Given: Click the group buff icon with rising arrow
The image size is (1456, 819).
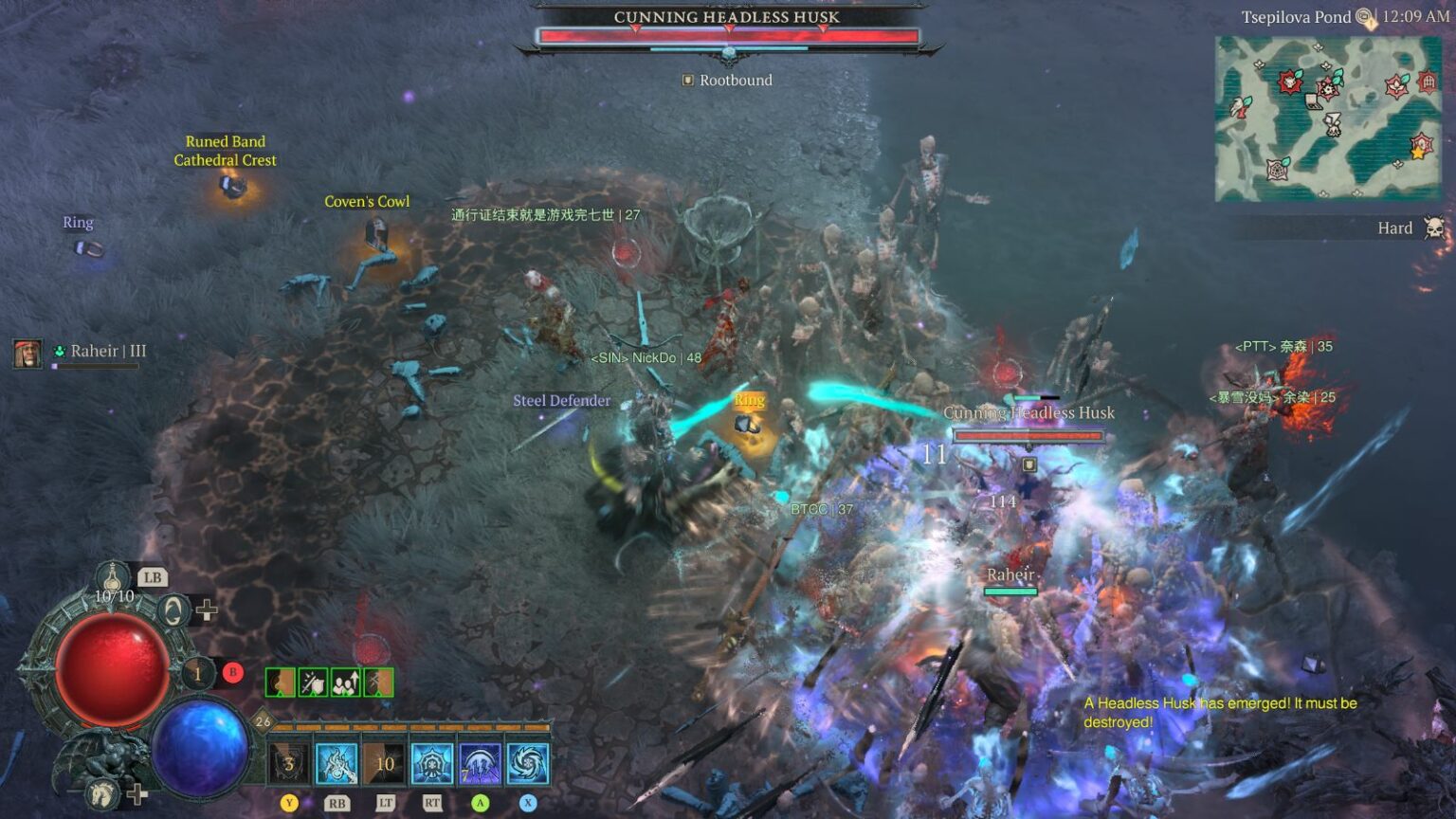Looking at the screenshot, I should point(345,682).
